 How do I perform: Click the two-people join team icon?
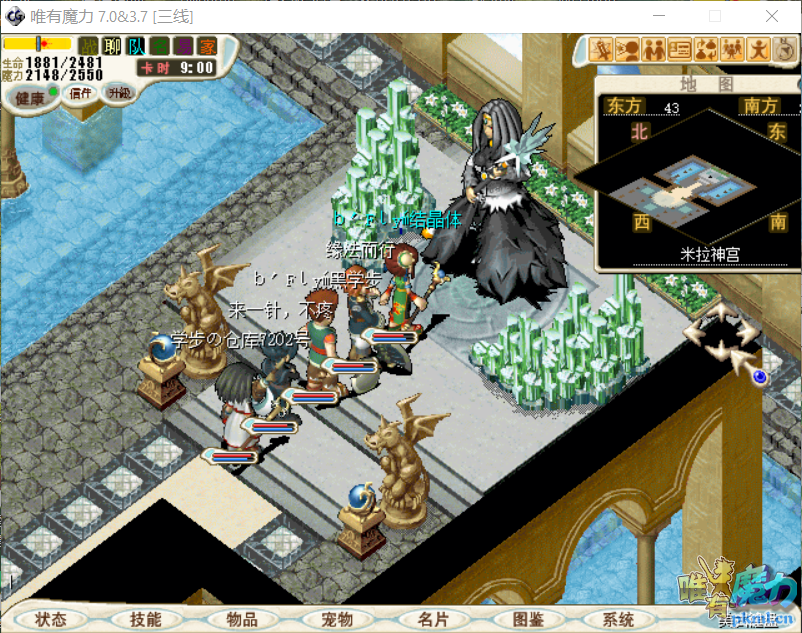(654, 48)
